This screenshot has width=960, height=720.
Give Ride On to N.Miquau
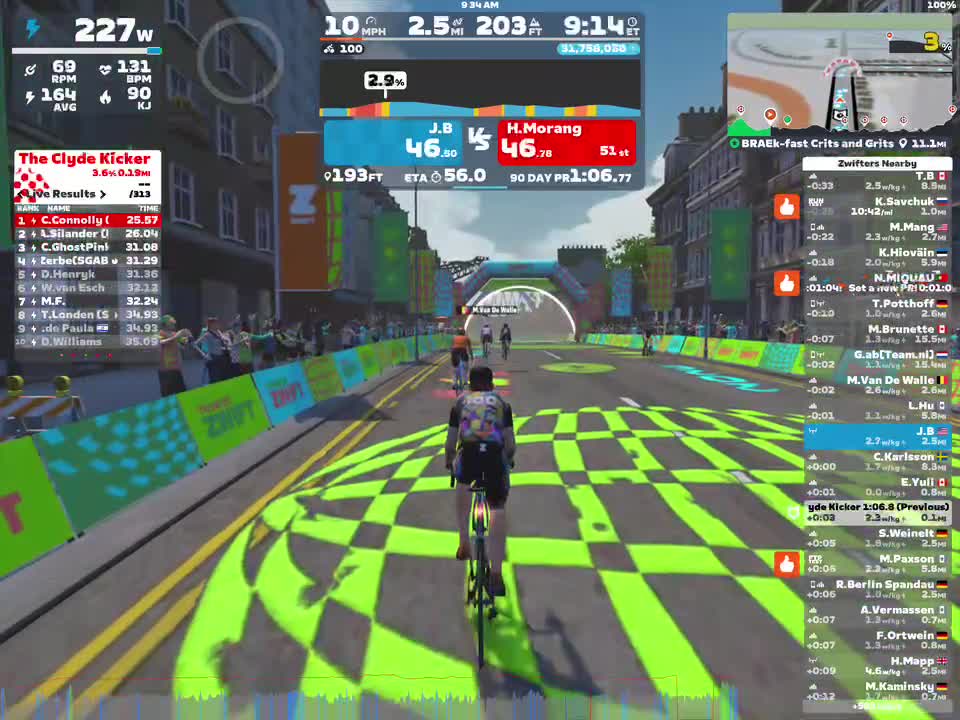787,284
